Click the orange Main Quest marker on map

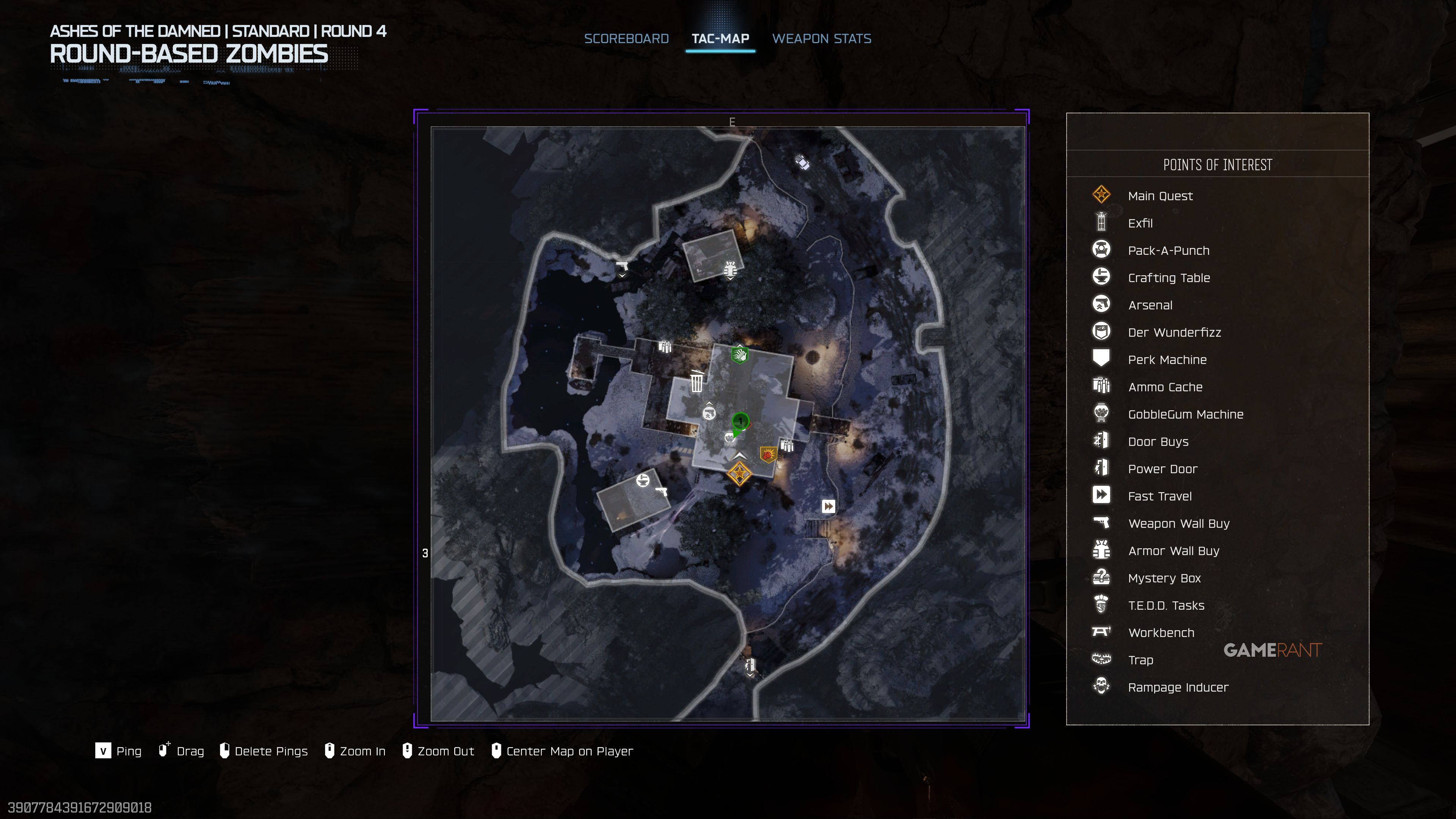(739, 474)
